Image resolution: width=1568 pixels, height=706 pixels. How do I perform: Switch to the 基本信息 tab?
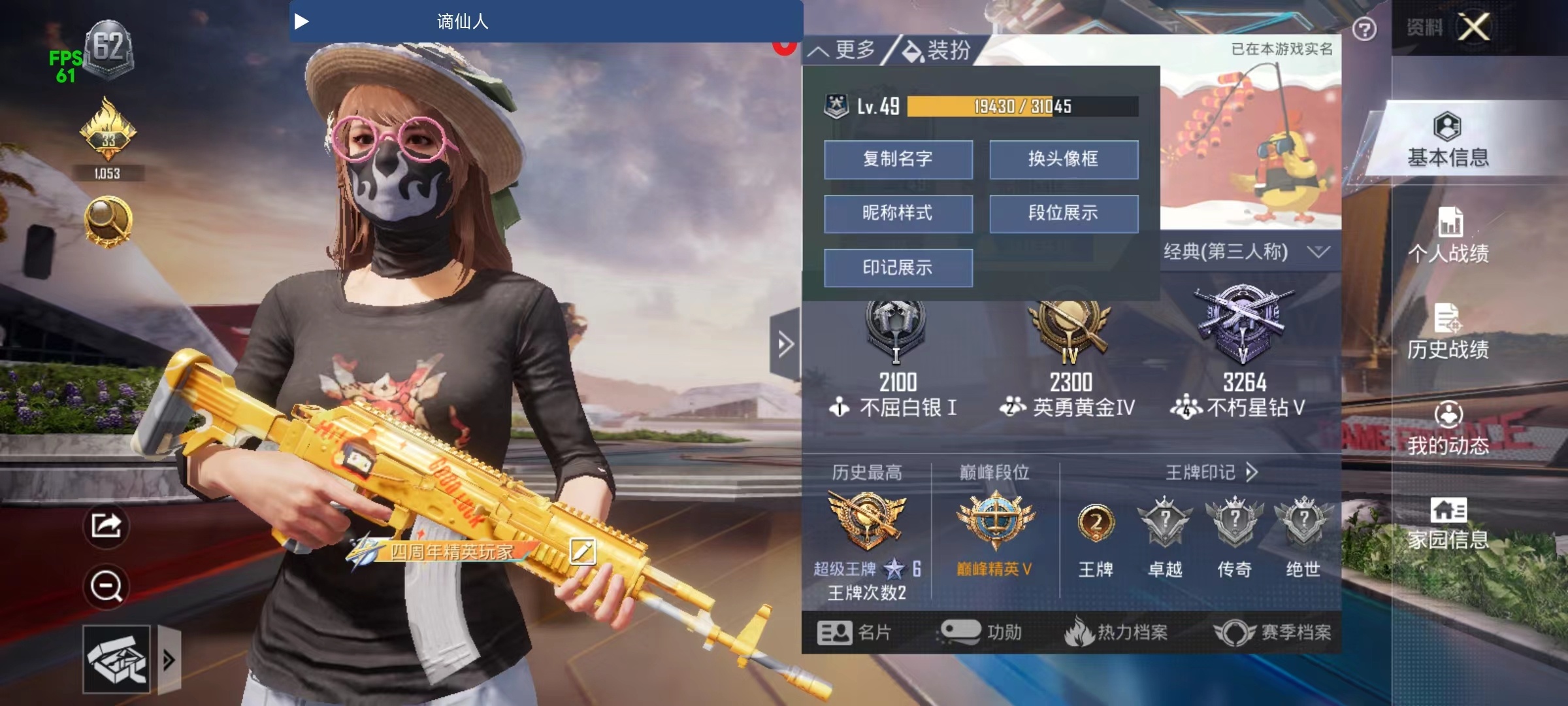(x=1448, y=139)
